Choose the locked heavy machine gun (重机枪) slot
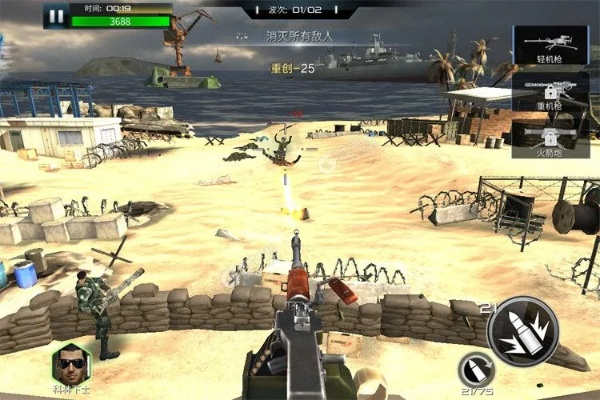Screen dimensions: 600x400 [550, 90]
